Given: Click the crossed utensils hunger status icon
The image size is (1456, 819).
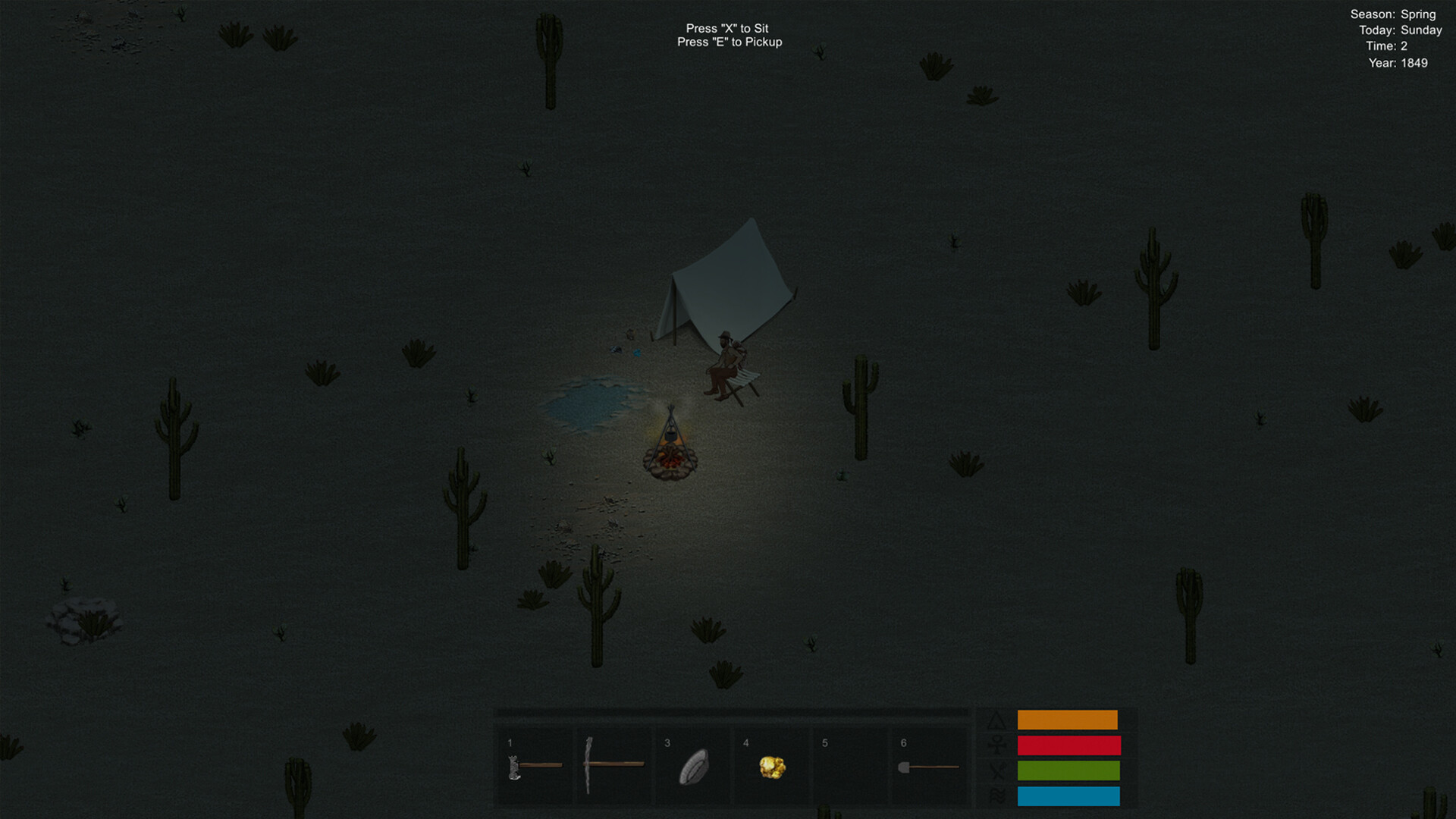Looking at the screenshot, I should (x=998, y=770).
